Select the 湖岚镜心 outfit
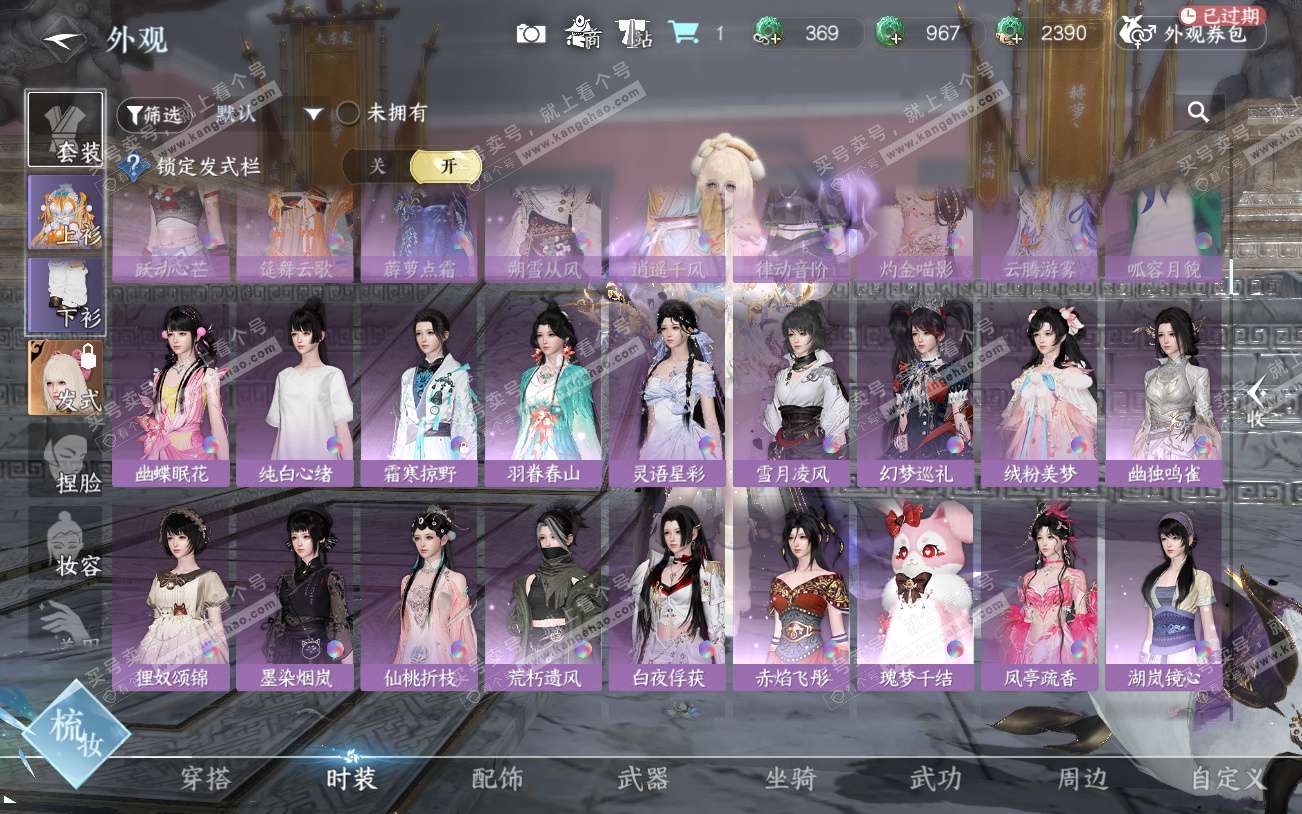 pos(1164,597)
